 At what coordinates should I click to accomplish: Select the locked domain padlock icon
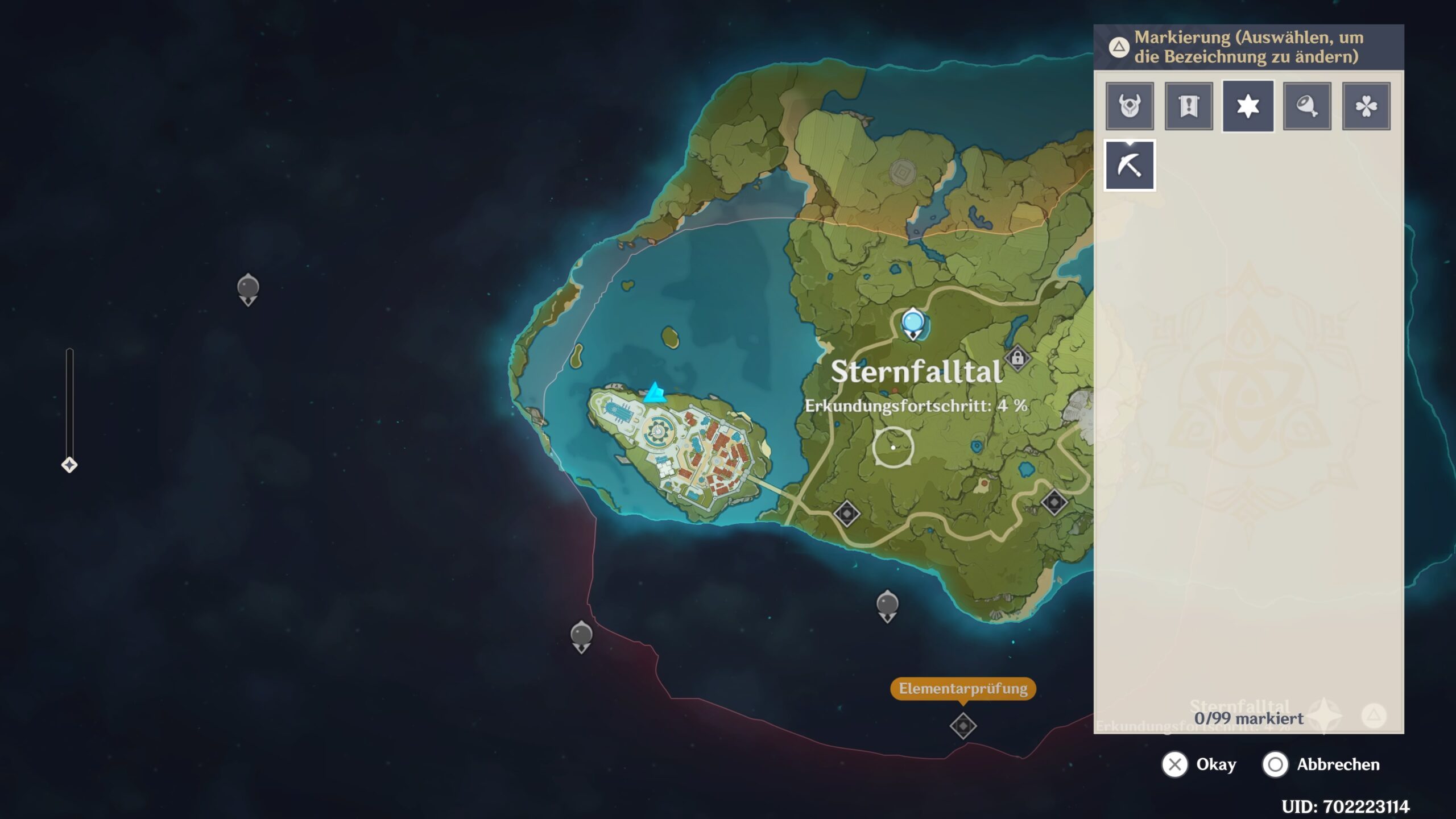coord(1017,358)
